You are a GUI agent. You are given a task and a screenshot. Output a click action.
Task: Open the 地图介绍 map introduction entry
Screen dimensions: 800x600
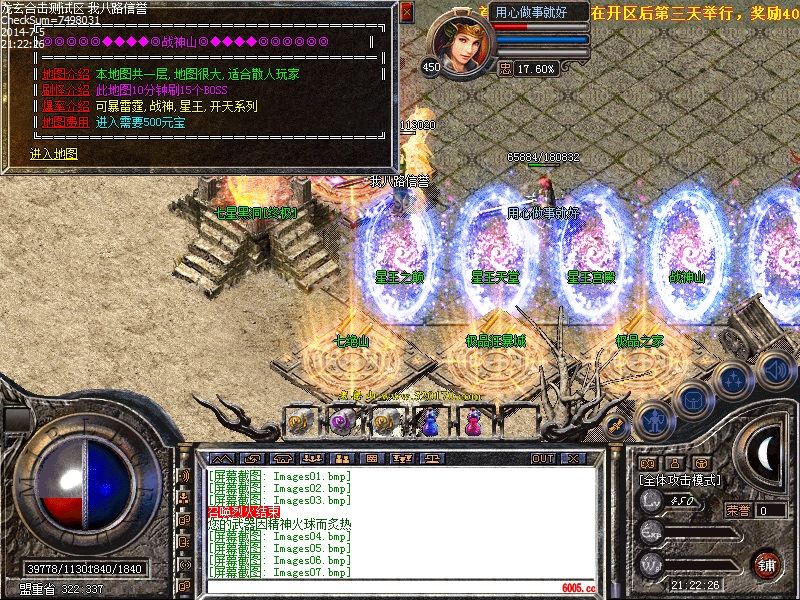tap(66, 74)
